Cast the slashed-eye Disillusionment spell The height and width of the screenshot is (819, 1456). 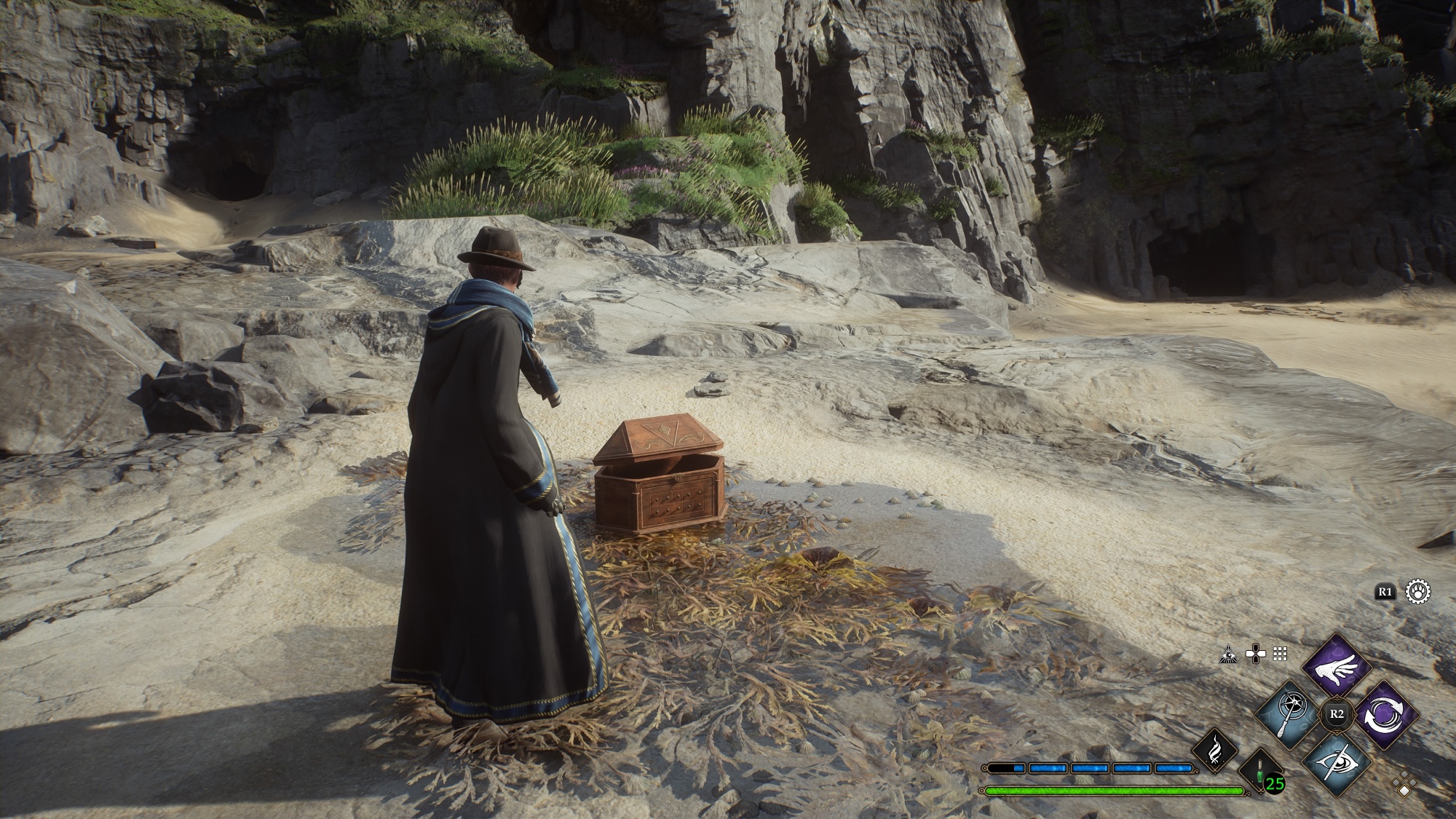coord(1337,764)
